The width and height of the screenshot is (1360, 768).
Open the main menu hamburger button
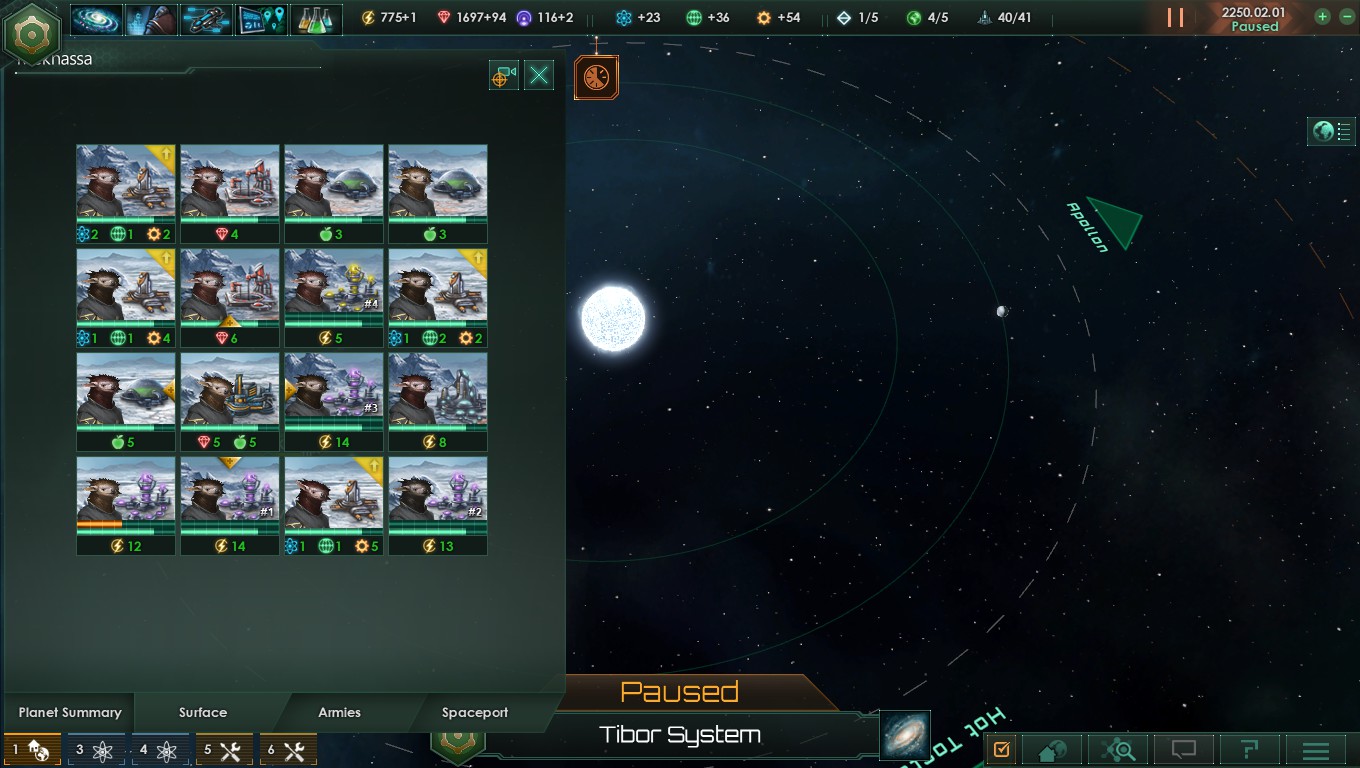tap(1316, 750)
